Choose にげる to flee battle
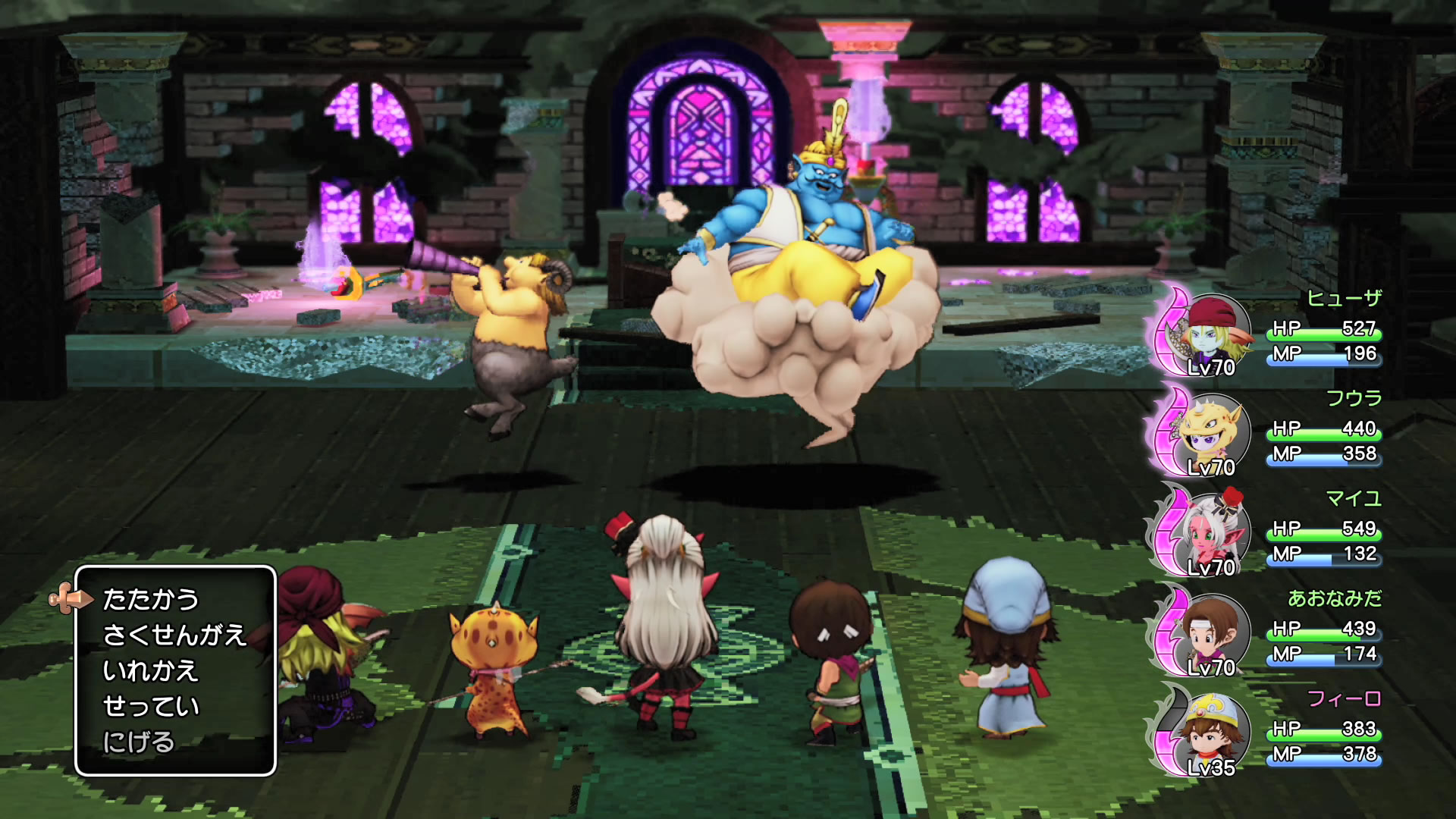 click(139, 742)
